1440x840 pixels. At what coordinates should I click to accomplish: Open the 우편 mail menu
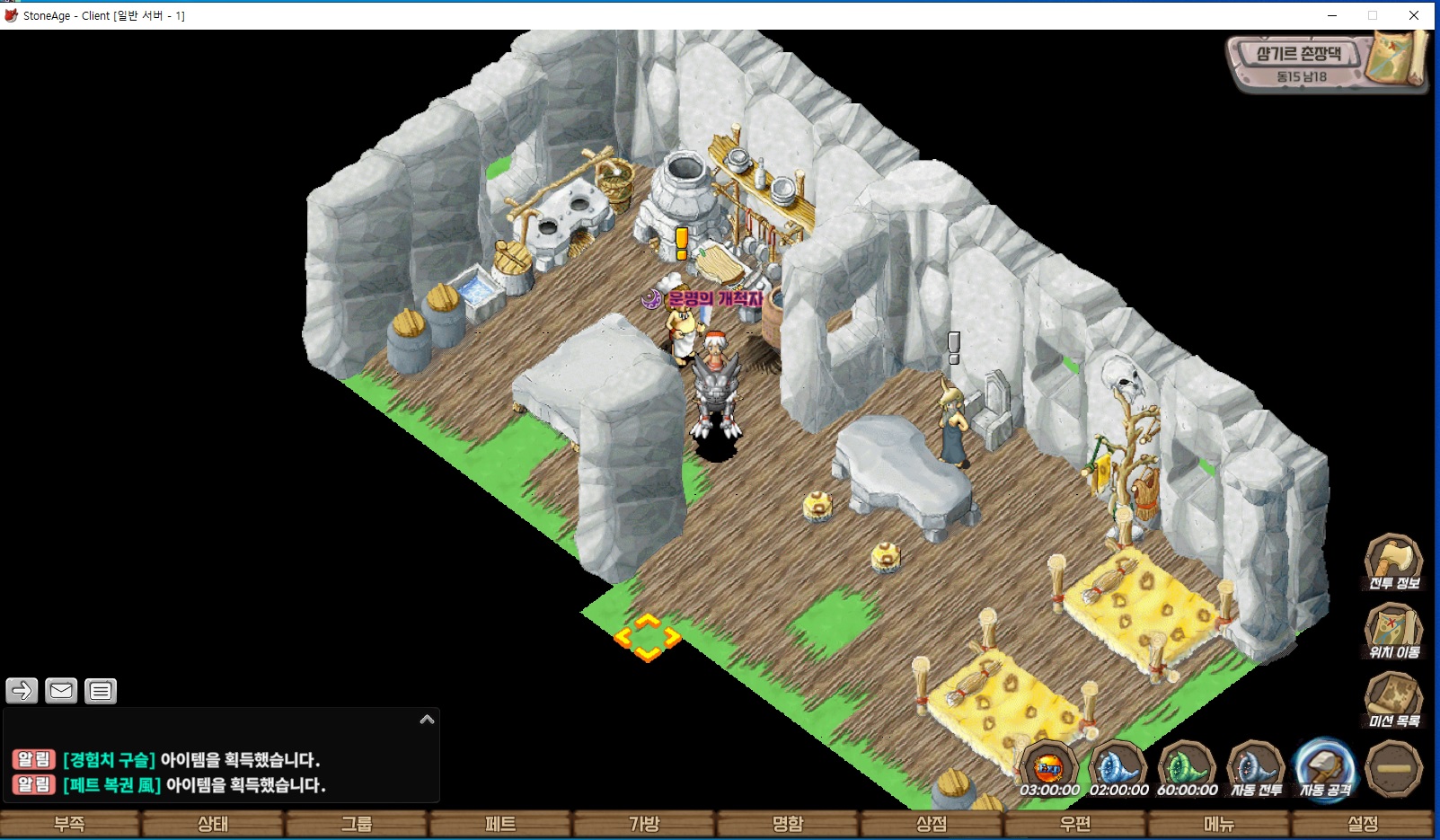1075,824
